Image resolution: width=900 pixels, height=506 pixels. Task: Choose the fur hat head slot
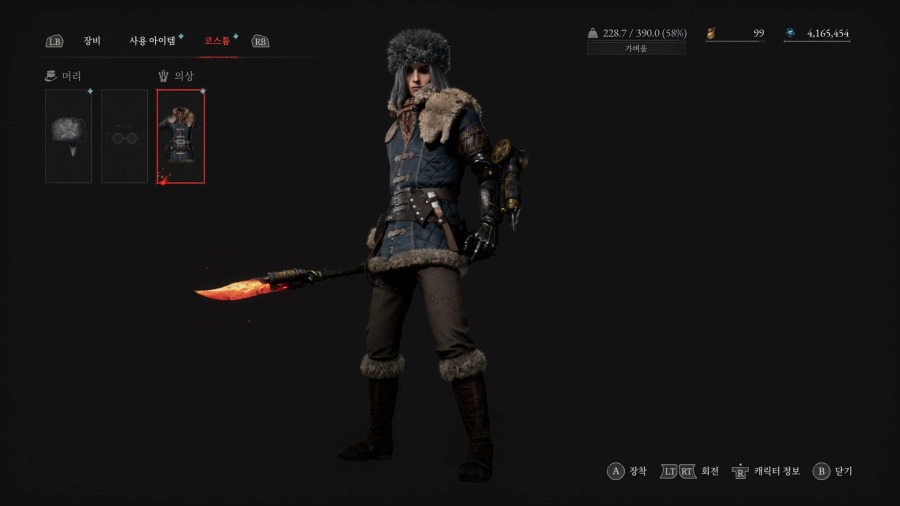[x=68, y=136]
